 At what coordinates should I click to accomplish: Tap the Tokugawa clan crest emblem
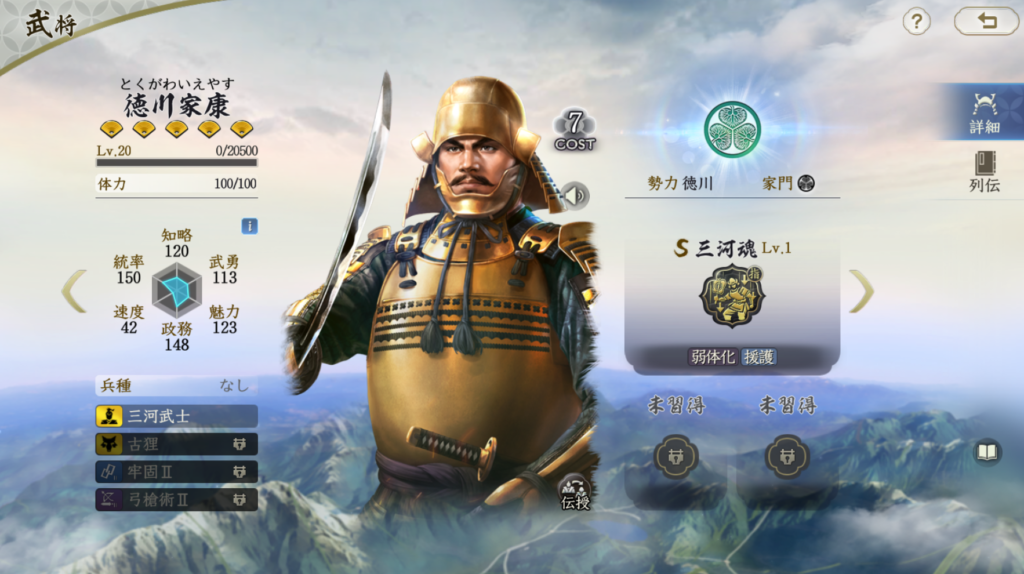pos(732,129)
